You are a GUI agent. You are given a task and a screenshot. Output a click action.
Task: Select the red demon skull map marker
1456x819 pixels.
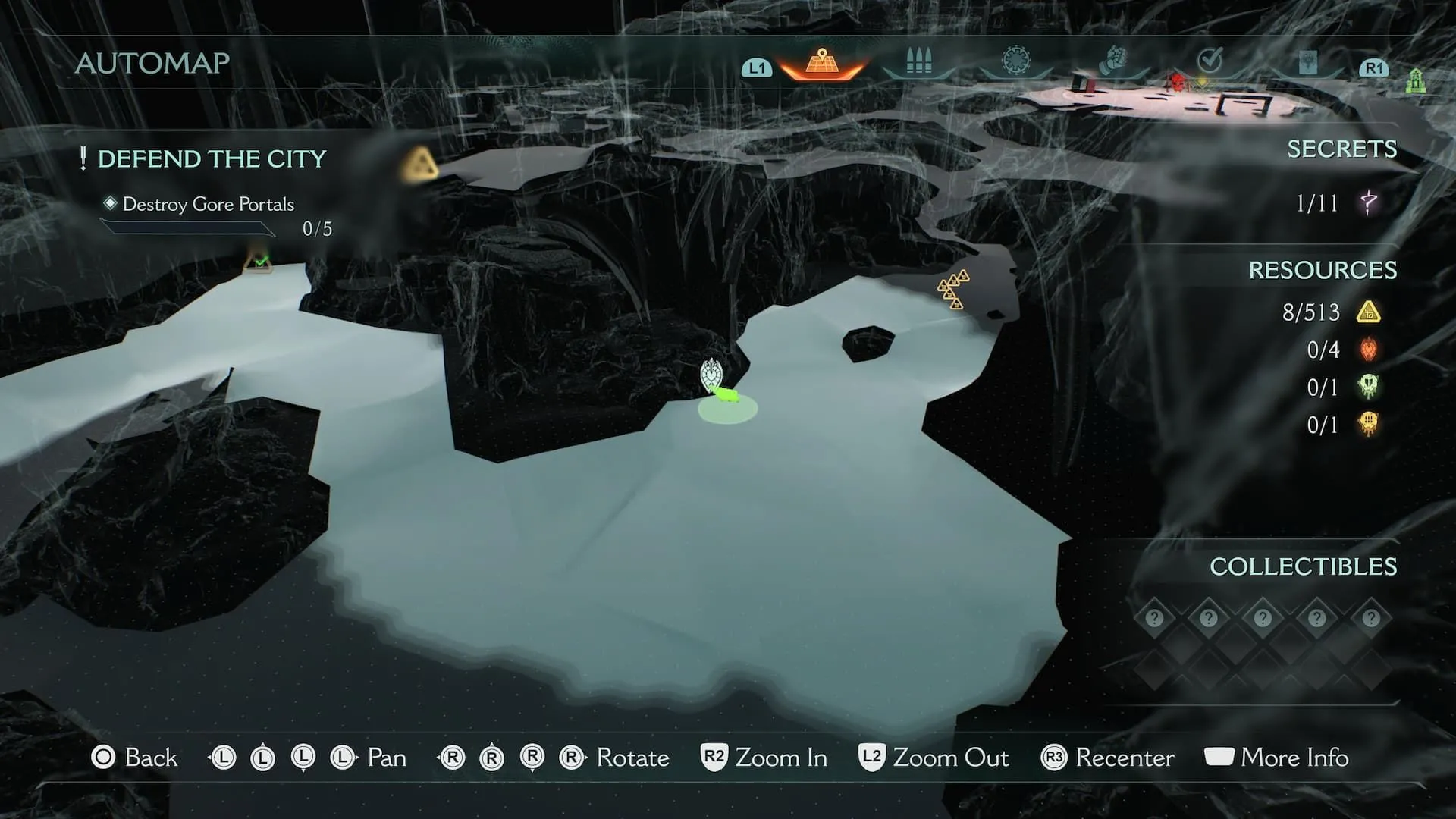pyautogui.click(x=1176, y=81)
